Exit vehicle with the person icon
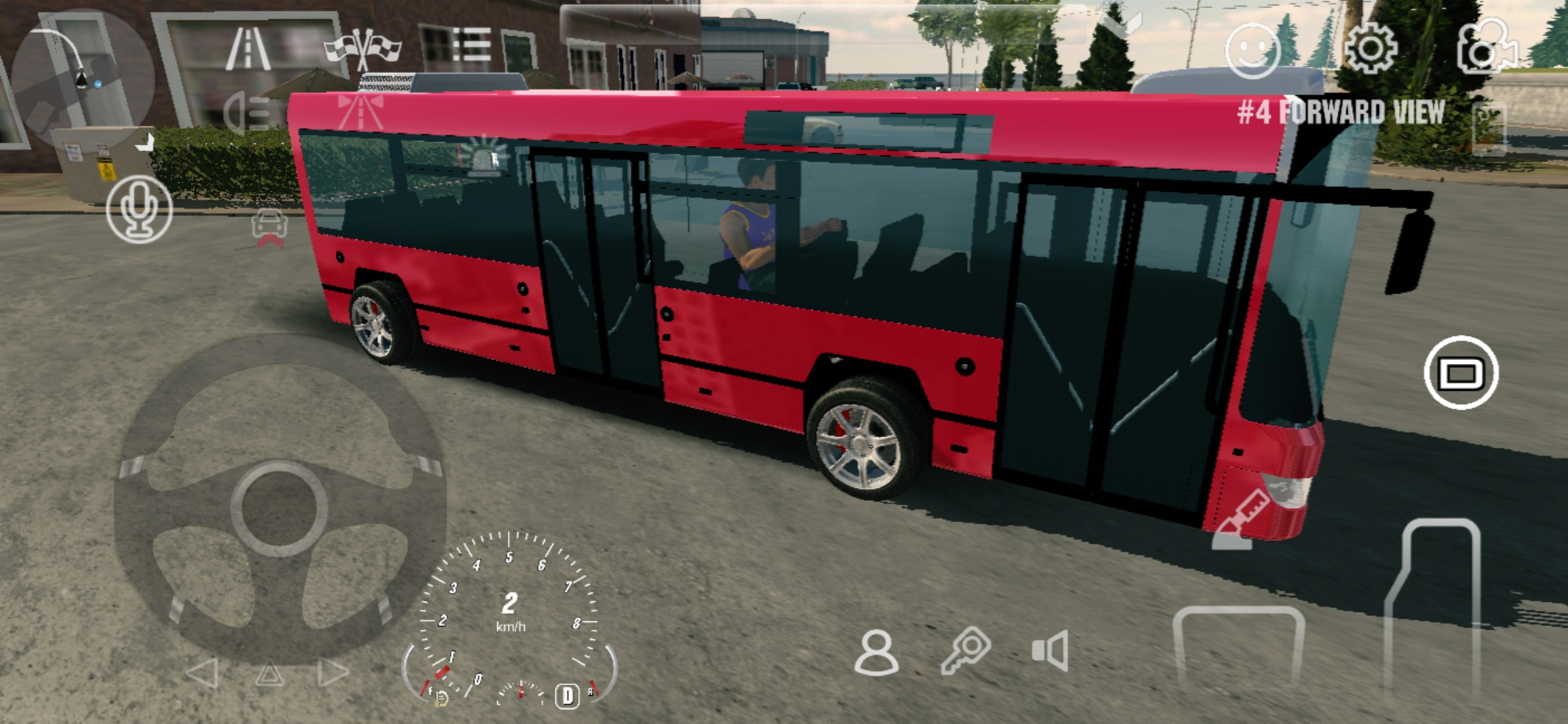The width and height of the screenshot is (1568, 724). point(876,652)
